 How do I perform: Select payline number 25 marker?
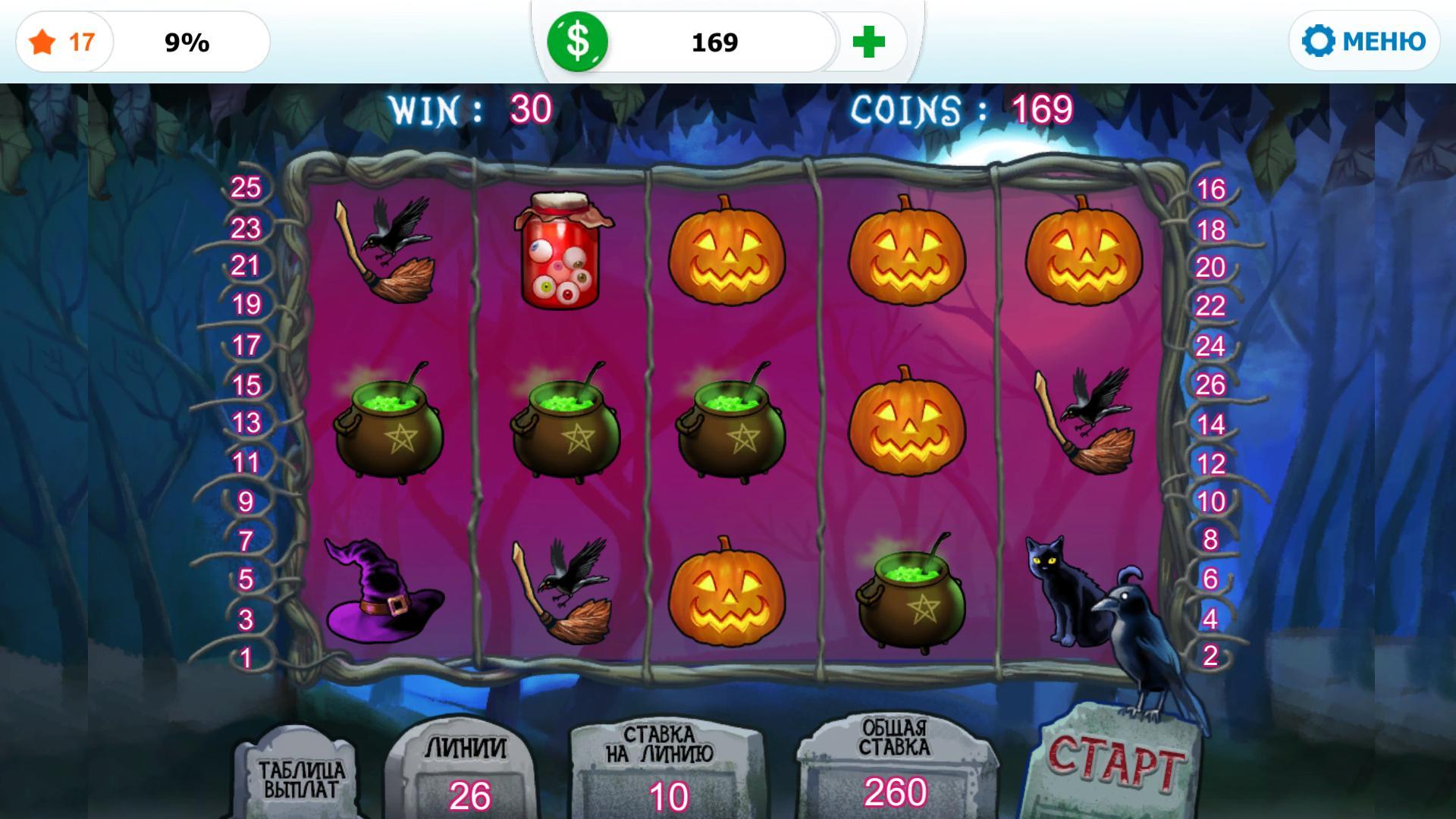click(x=246, y=187)
